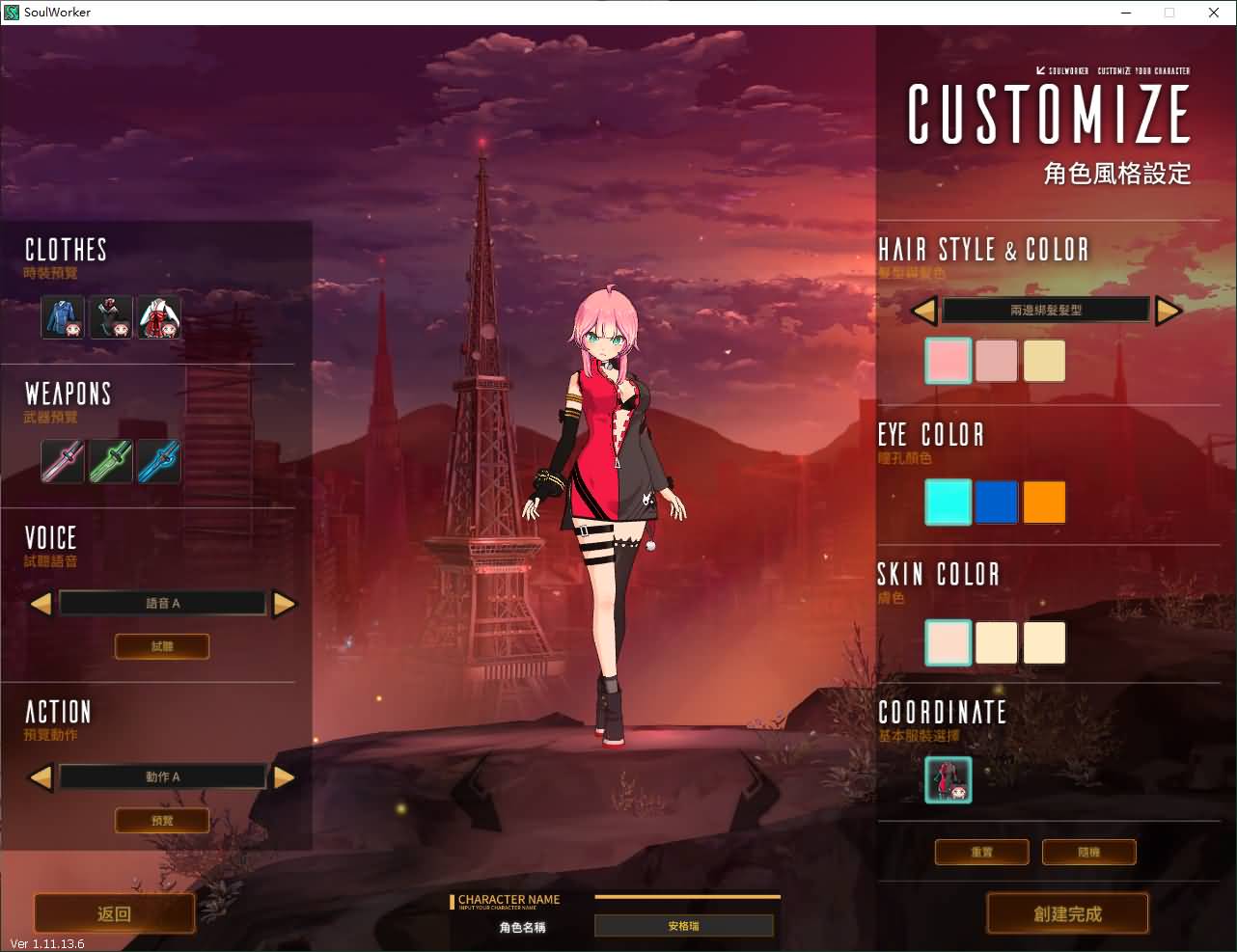
Task: Finish creation with the 創建完成 button
Action: [x=1067, y=913]
